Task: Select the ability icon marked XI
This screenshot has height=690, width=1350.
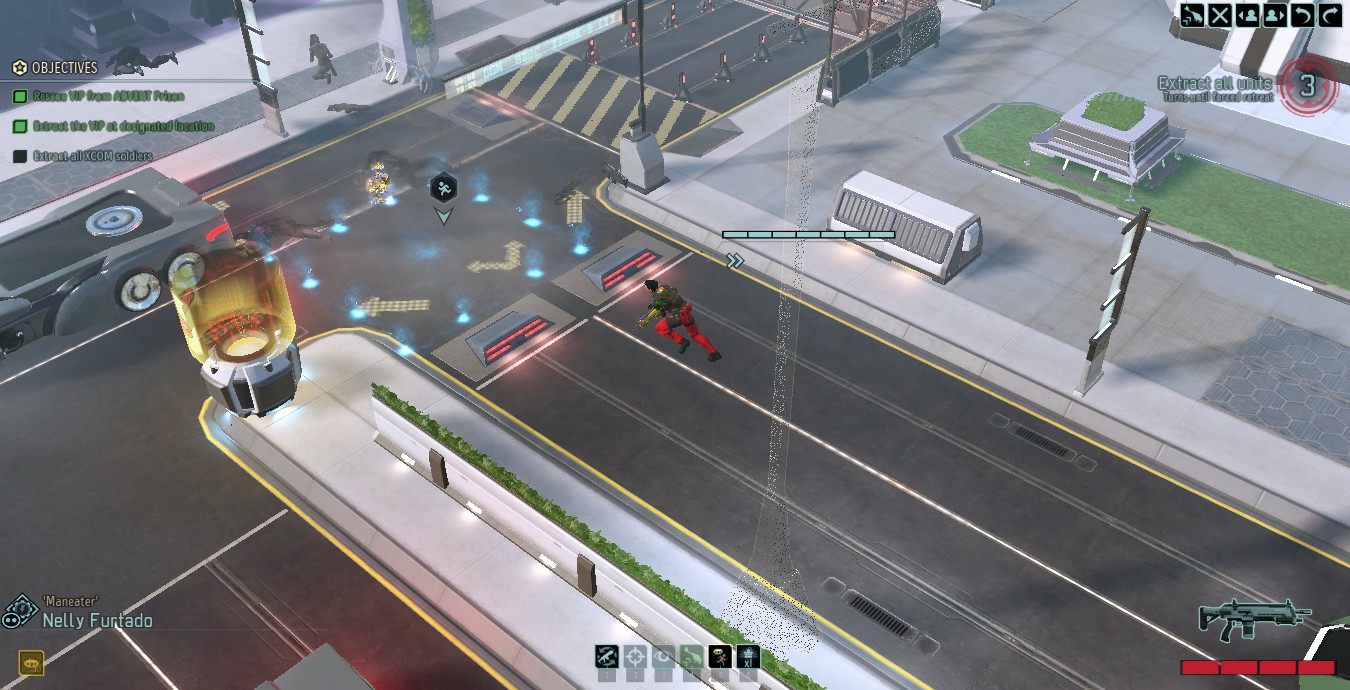Action: (x=748, y=657)
